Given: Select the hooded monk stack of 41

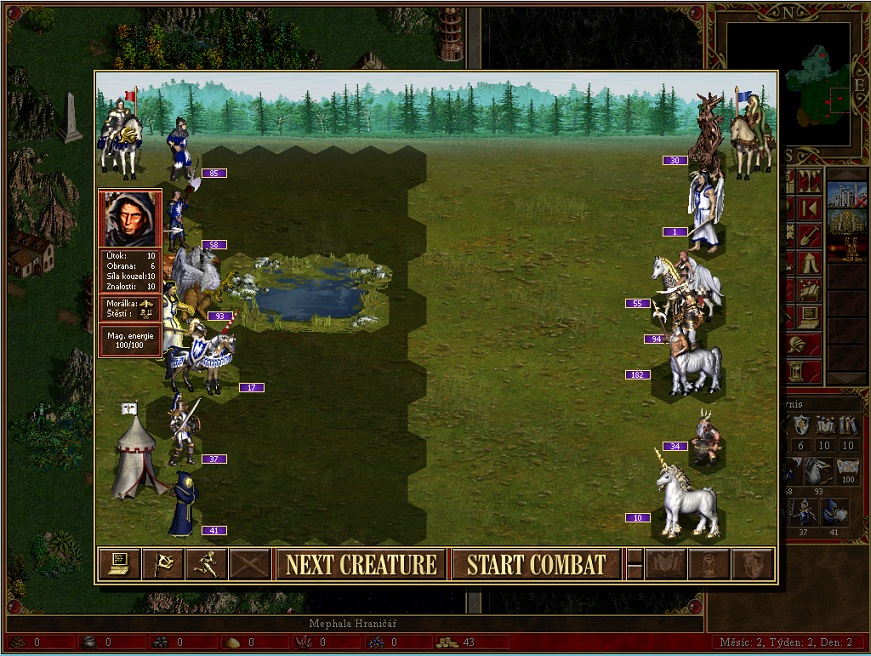Looking at the screenshot, I should pos(183,505).
